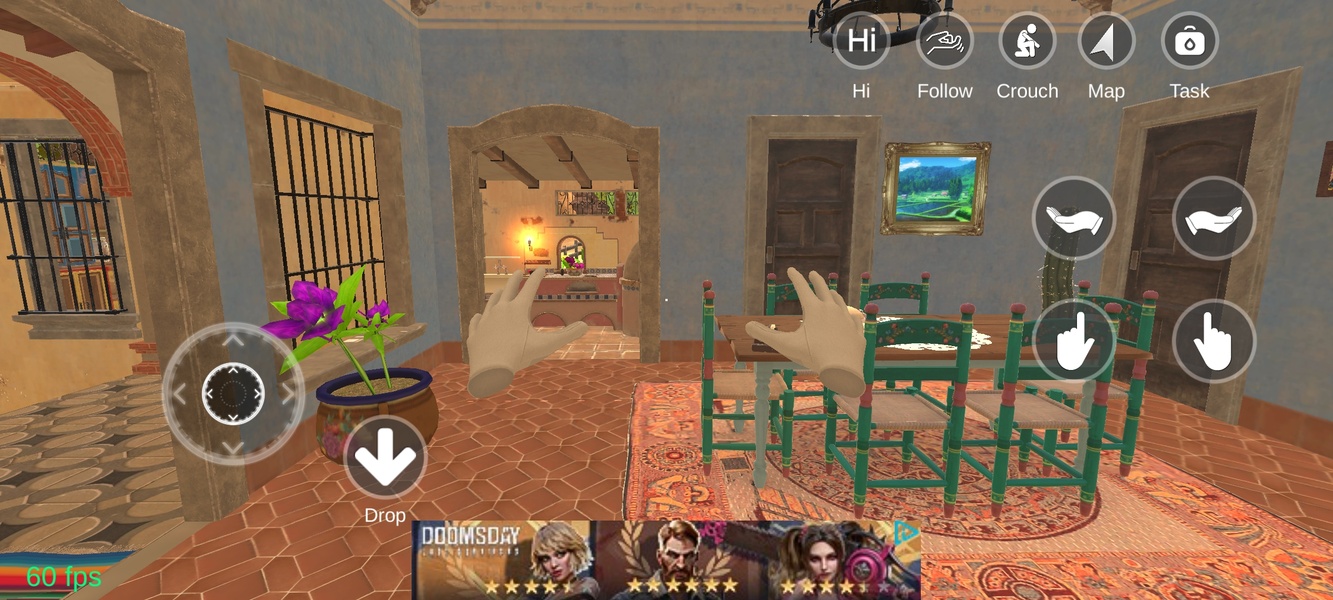This screenshot has height=600, width=1333.
Task: Tap the Hi greeting button
Action: (x=861, y=41)
